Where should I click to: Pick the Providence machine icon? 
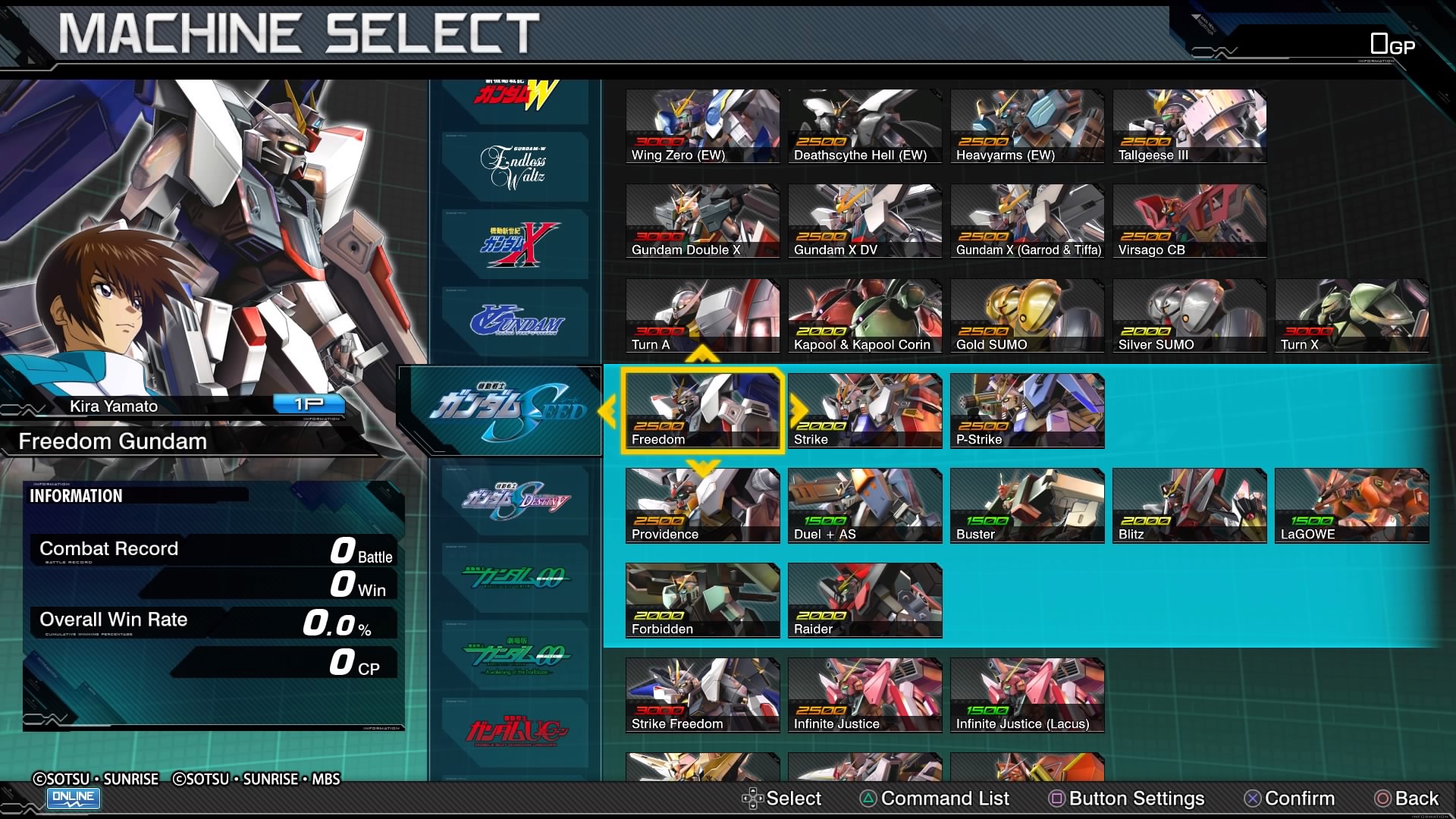coord(702,505)
